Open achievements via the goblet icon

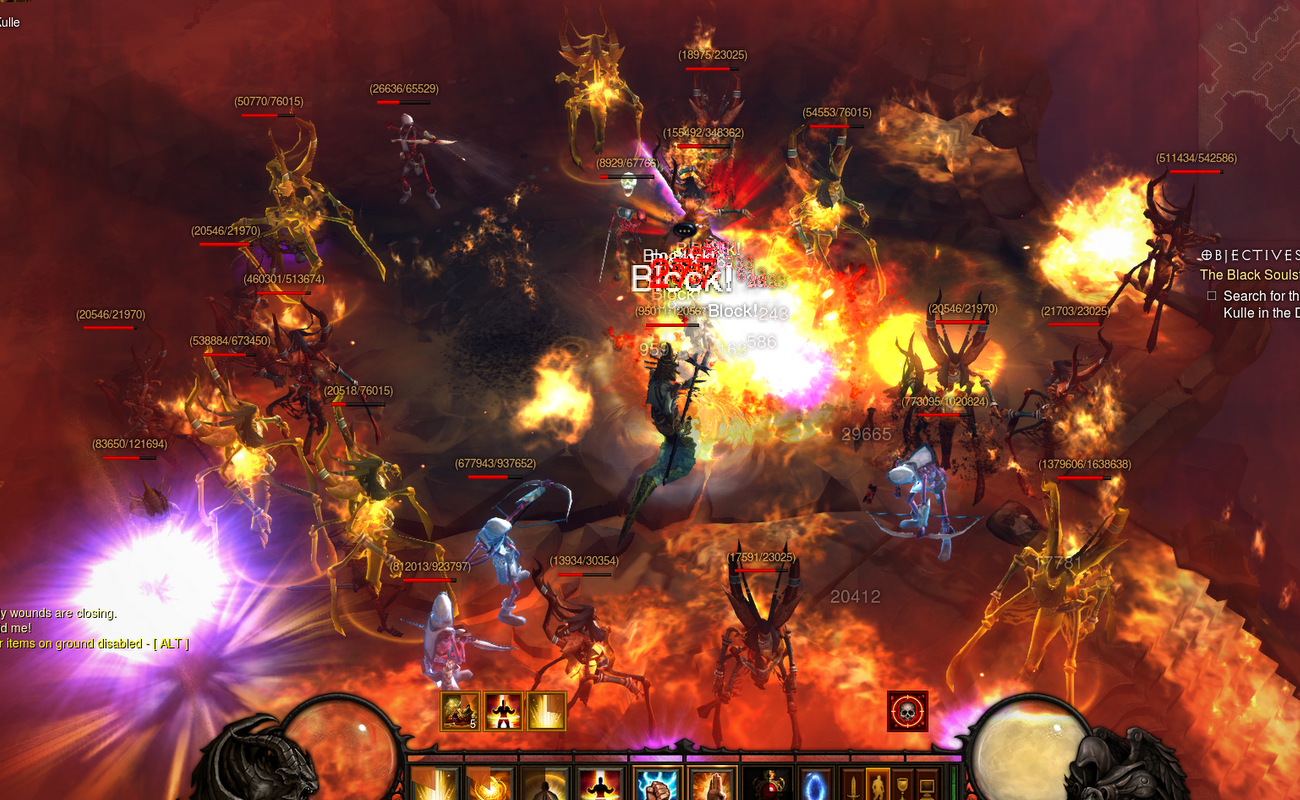coord(902,784)
